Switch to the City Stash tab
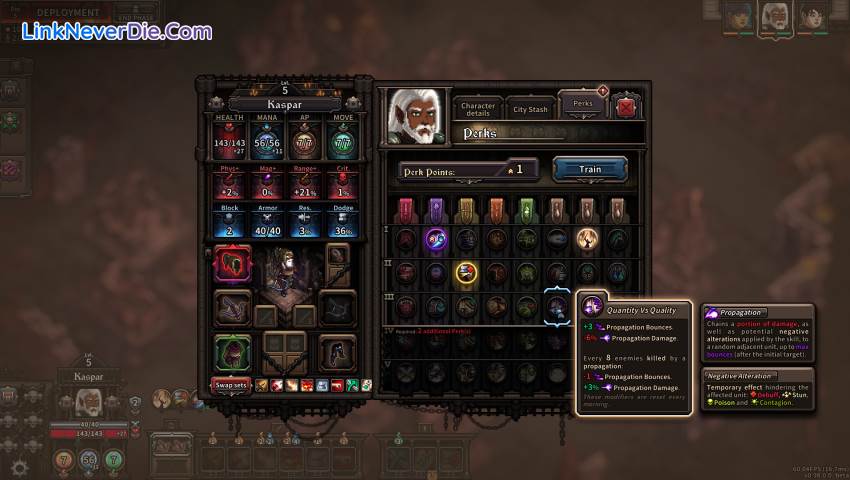The image size is (850, 480). 531,109
